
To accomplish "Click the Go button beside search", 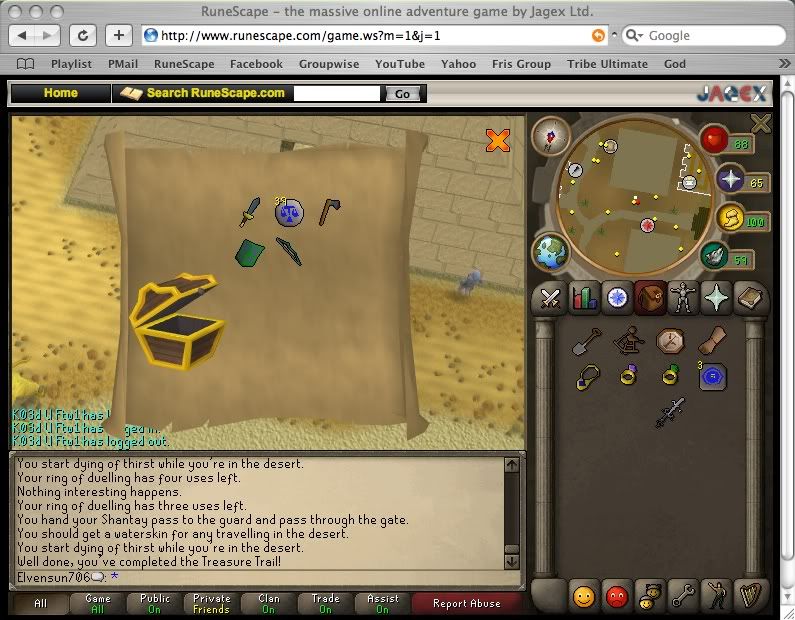I will pyautogui.click(x=402, y=94).
